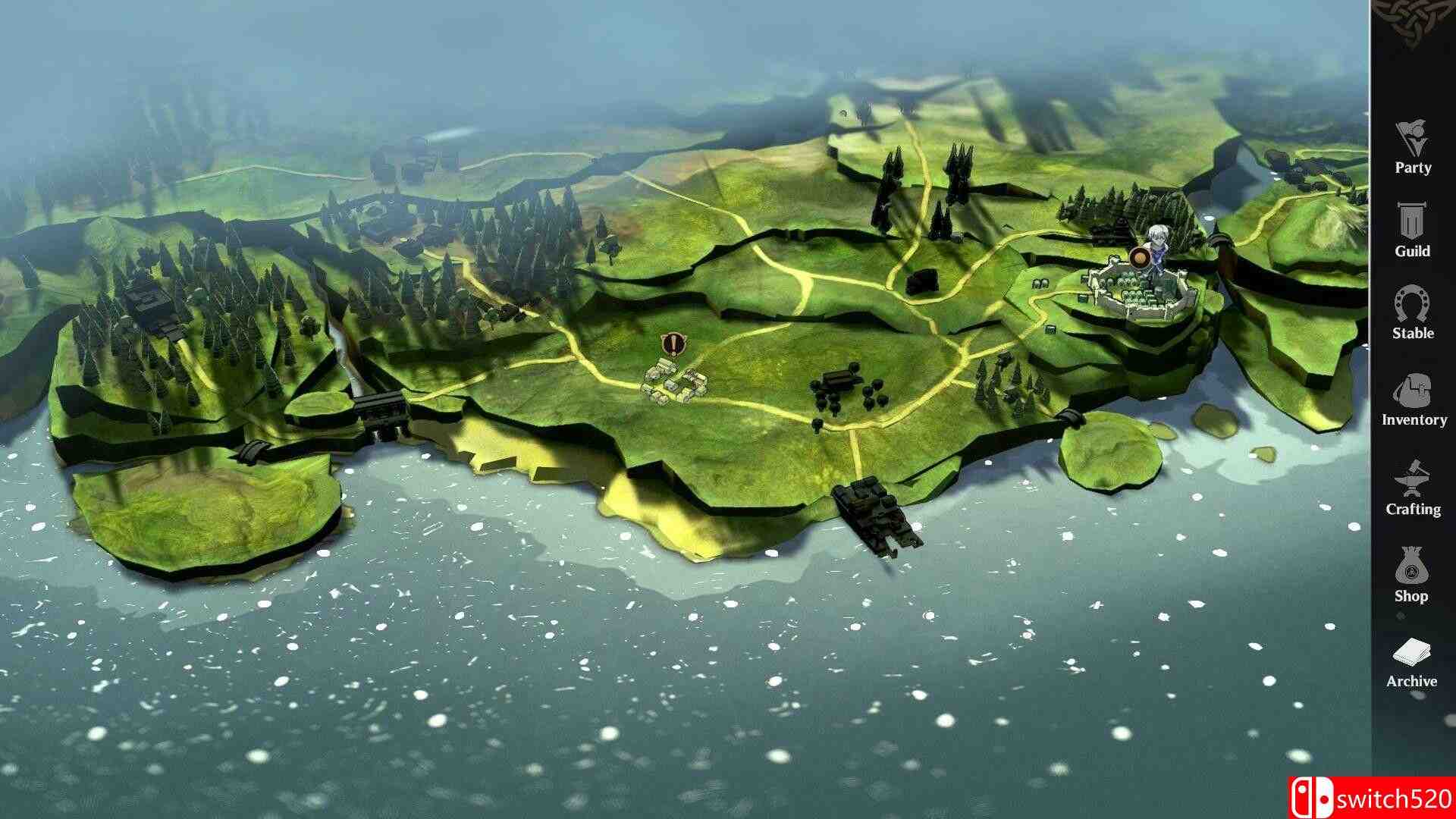Click the Archive text label

pyautogui.click(x=1412, y=681)
